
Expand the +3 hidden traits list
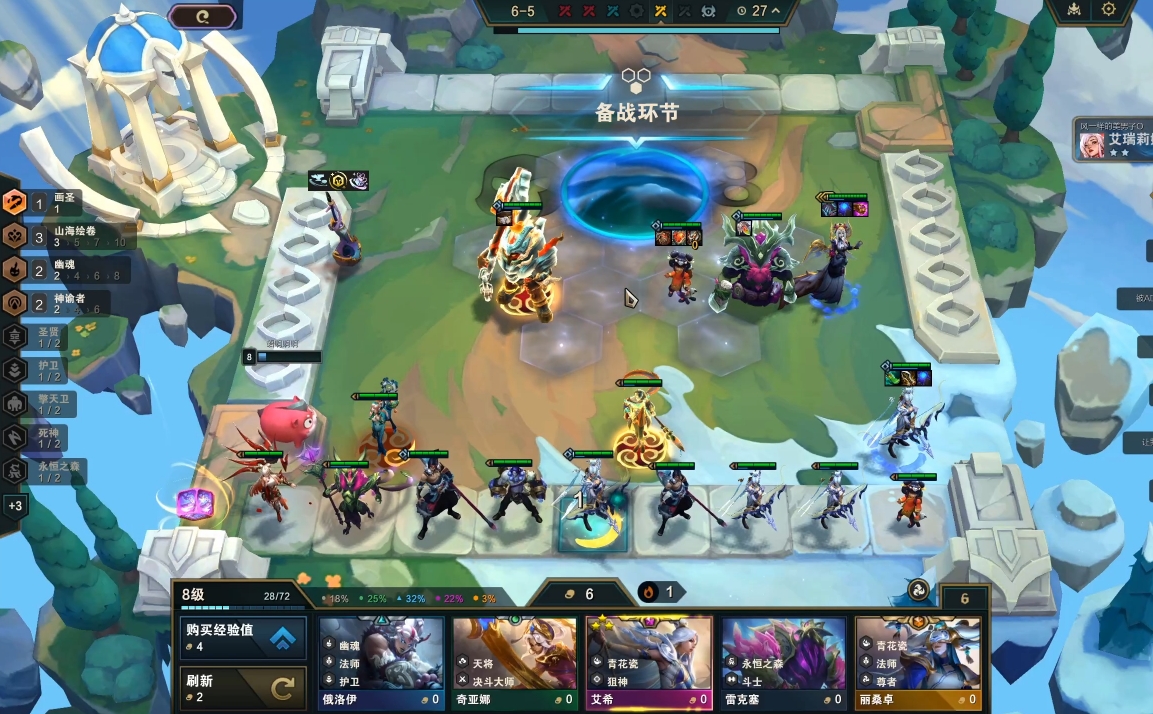14,505
